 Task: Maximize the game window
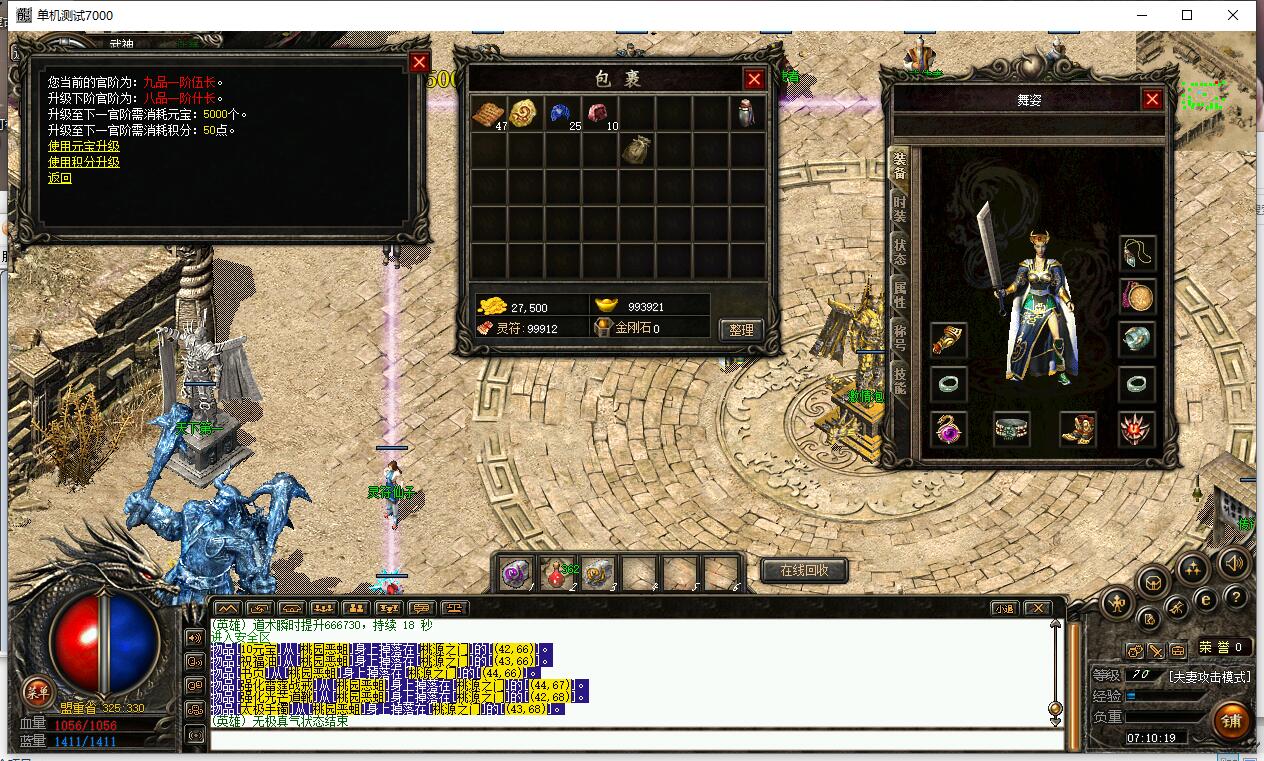[x=1187, y=15]
